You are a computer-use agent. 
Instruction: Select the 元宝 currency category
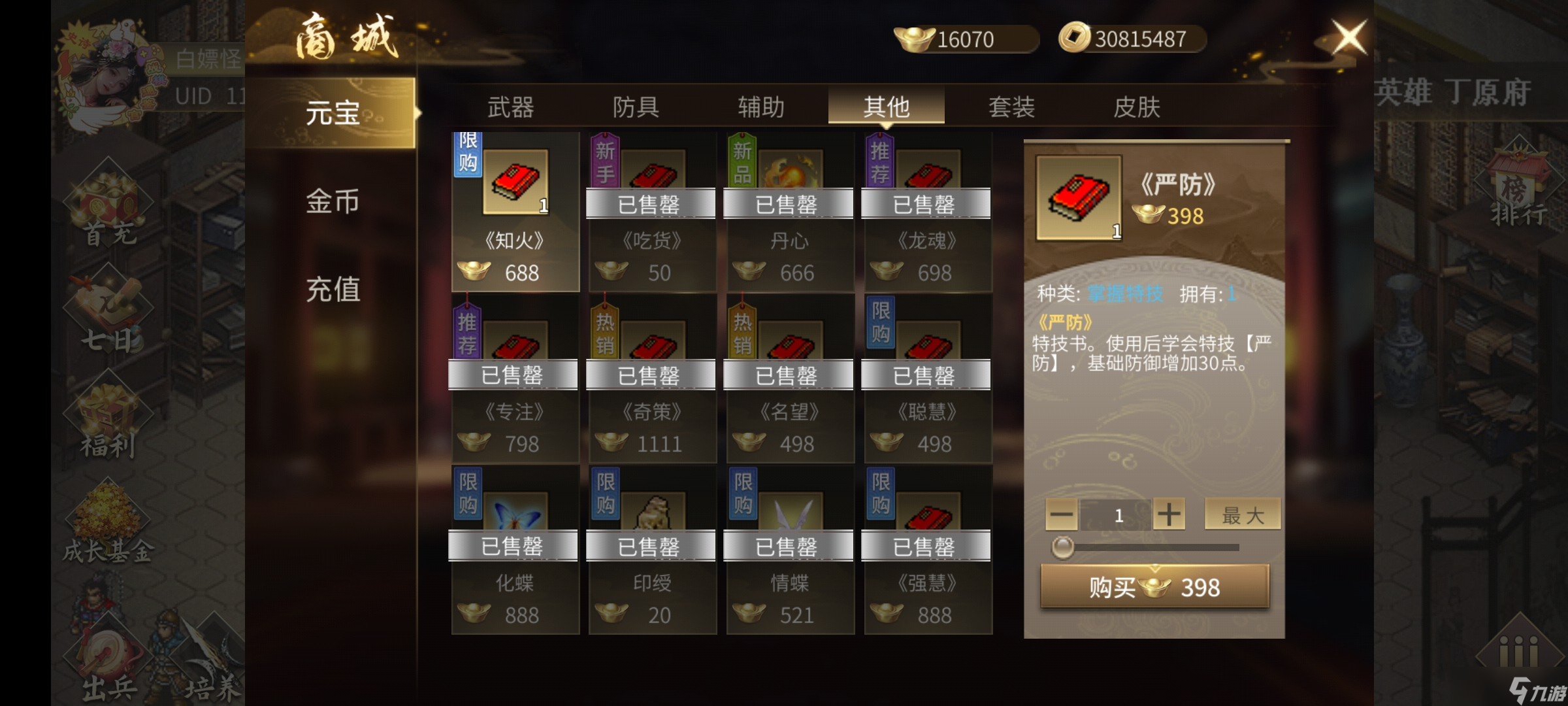coord(333,113)
